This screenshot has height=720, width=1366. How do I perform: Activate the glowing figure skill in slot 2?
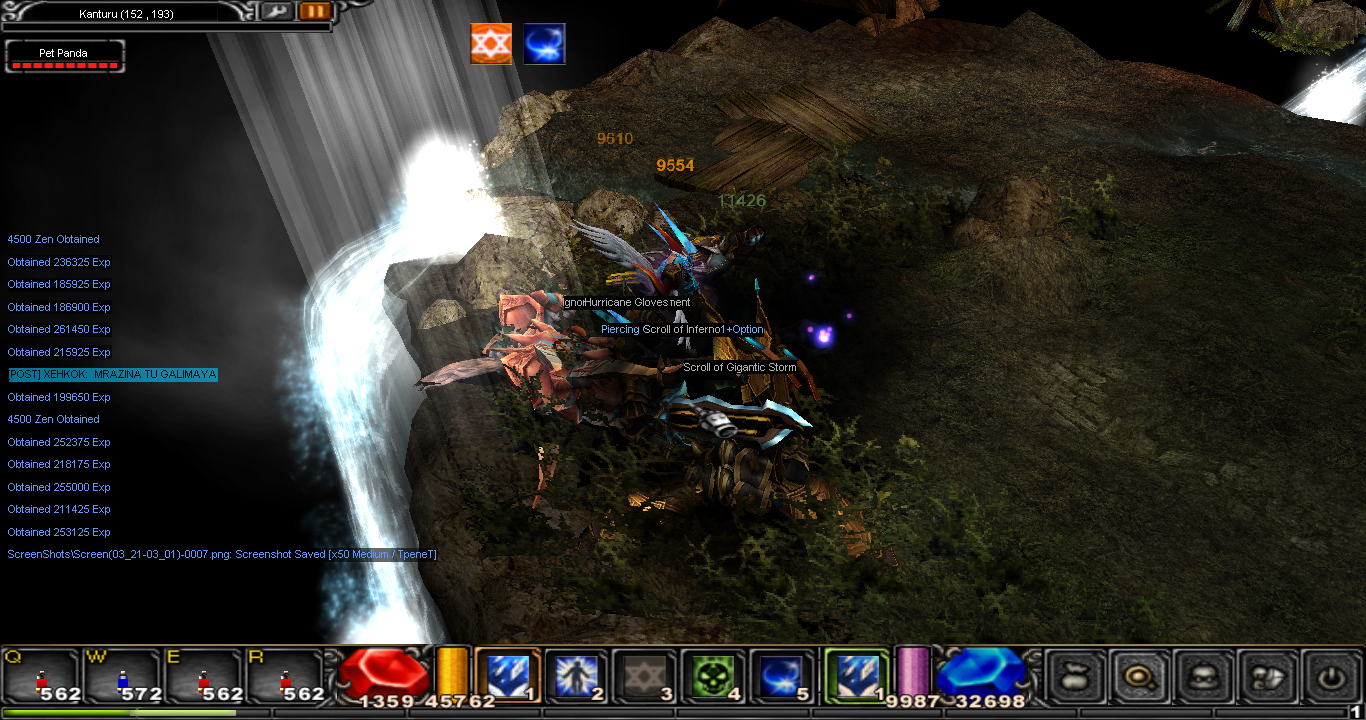pyautogui.click(x=576, y=677)
